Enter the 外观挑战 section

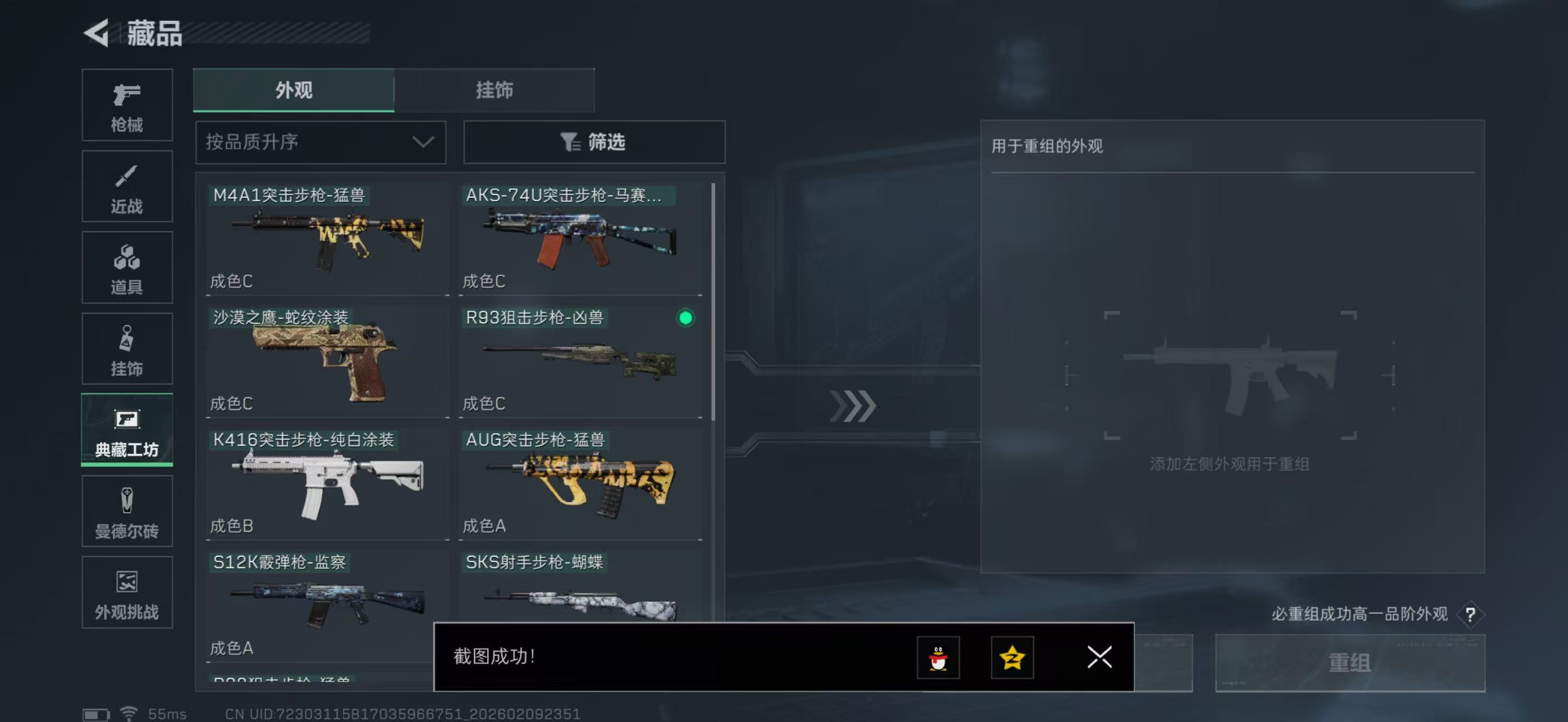coord(127,592)
